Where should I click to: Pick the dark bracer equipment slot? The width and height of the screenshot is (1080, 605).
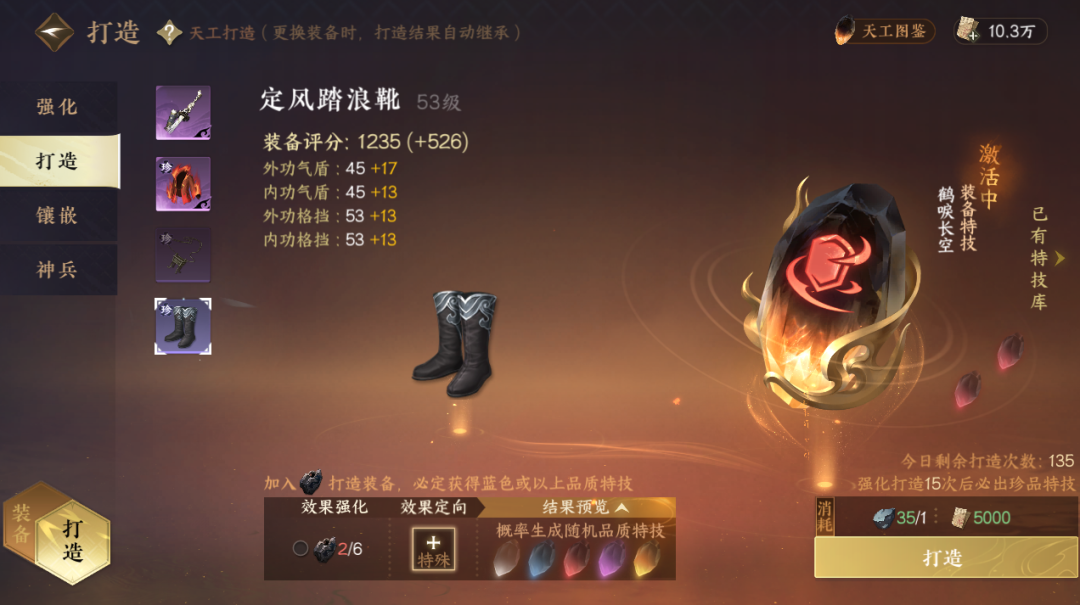click(183, 255)
